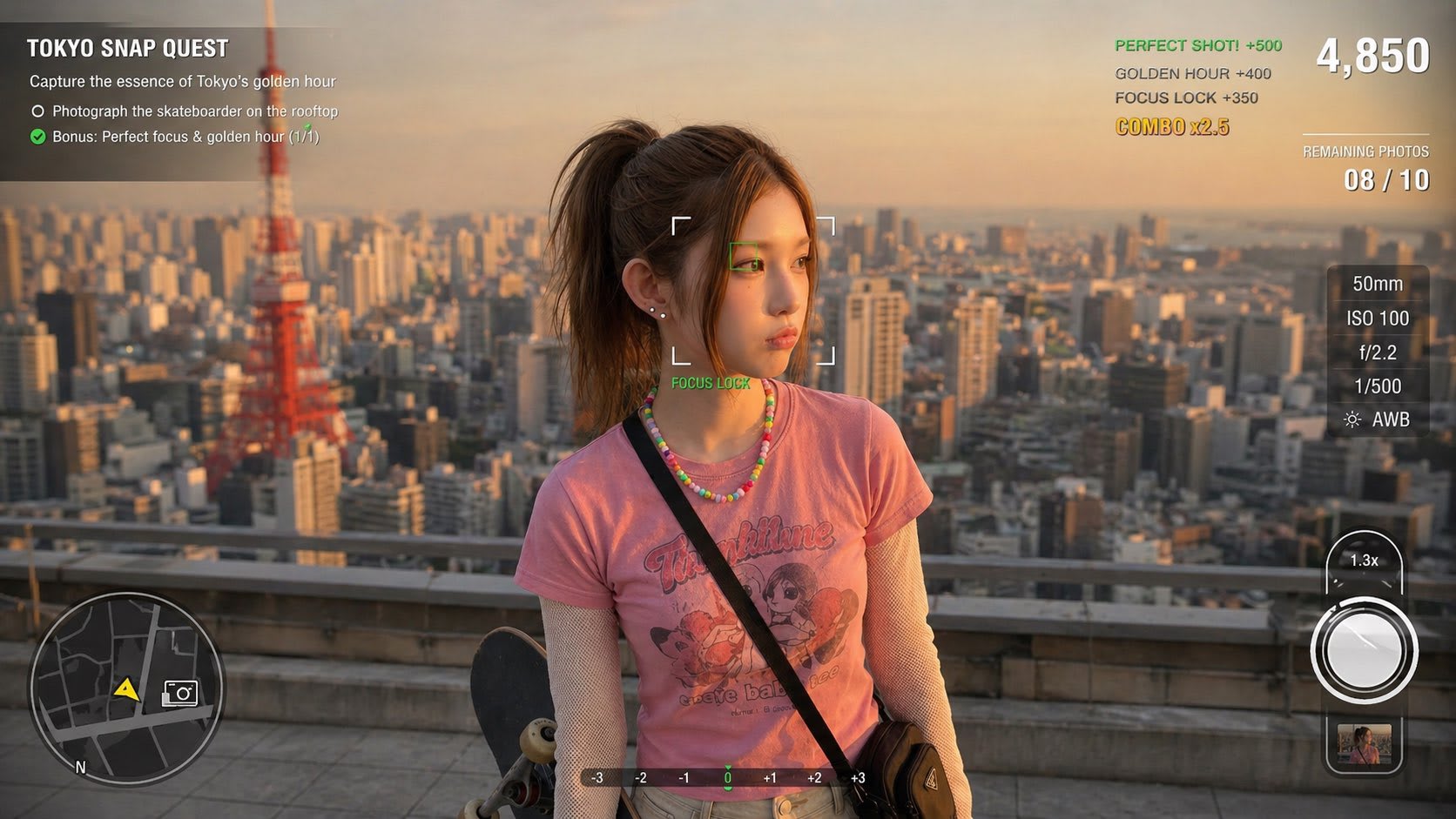1456x819 pixels.
Task: Toggle the AWB white balance mode
Action: 1378,420
